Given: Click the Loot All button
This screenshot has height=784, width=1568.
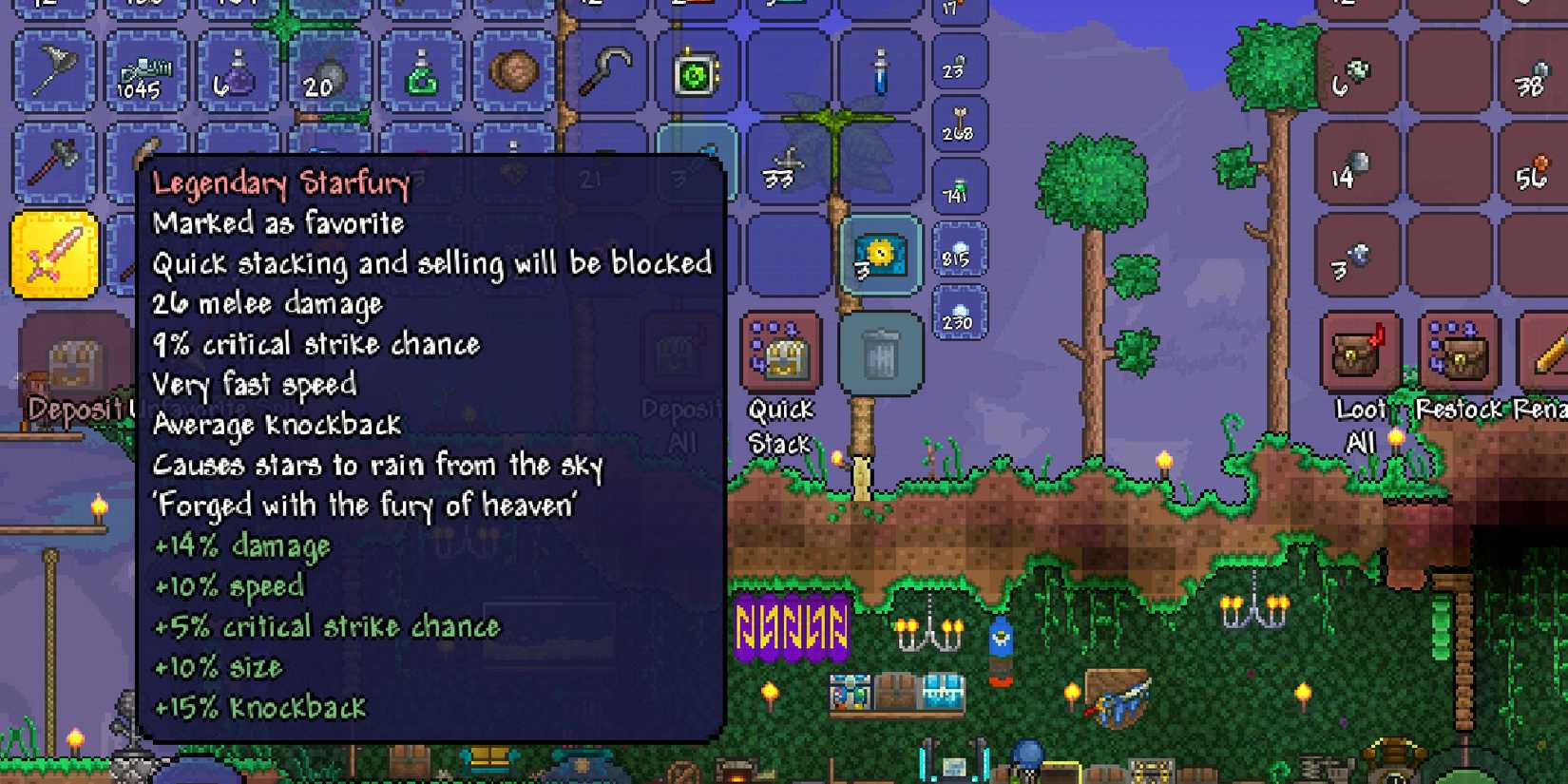Looking at the screenshot, I should pos(1353,354).
